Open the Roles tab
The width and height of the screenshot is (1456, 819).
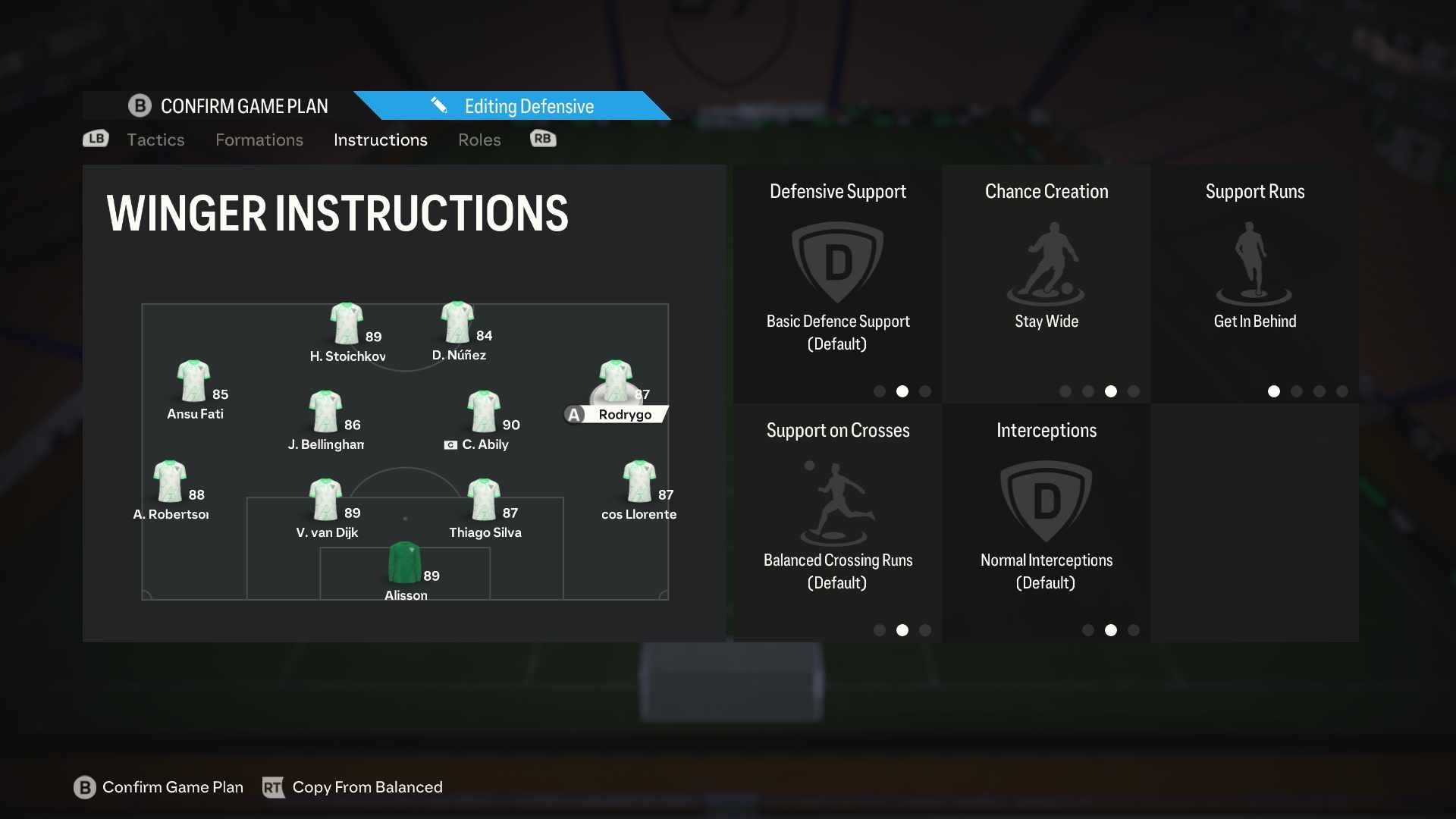479,140
